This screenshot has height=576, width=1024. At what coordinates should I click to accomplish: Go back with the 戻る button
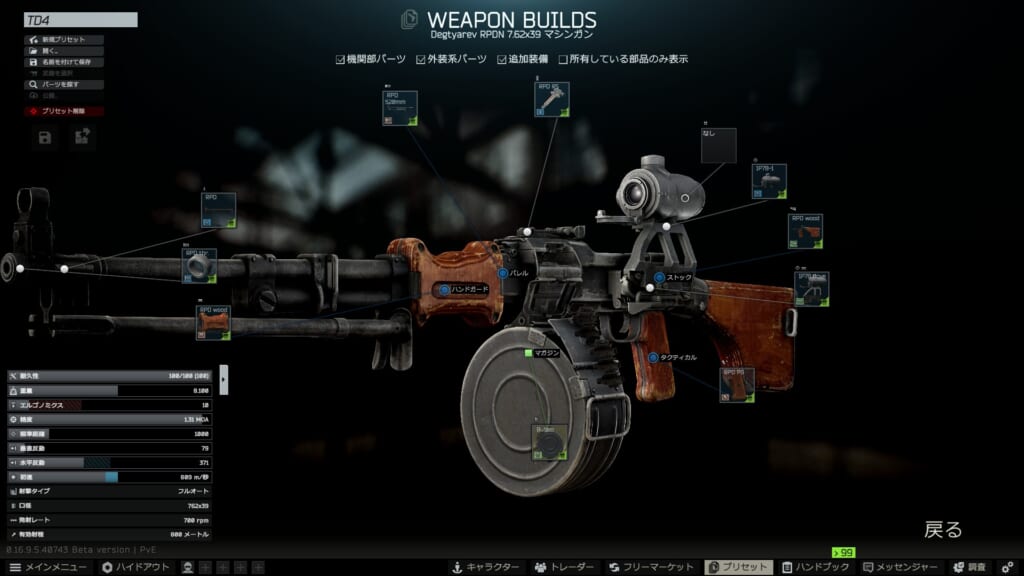point(942,529)
